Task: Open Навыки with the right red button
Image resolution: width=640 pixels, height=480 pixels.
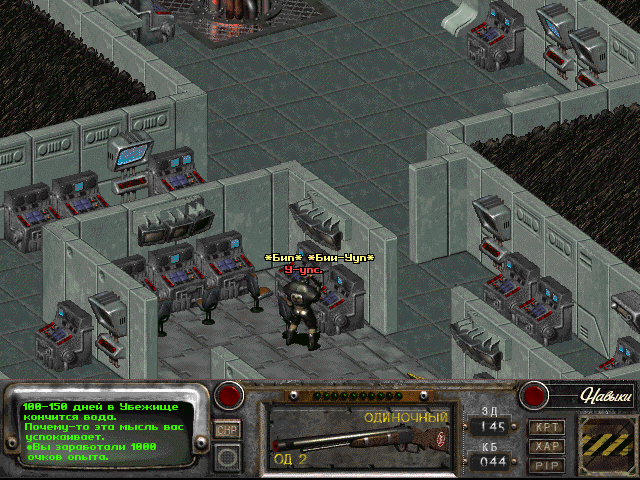Action: [x=533, y=395]
